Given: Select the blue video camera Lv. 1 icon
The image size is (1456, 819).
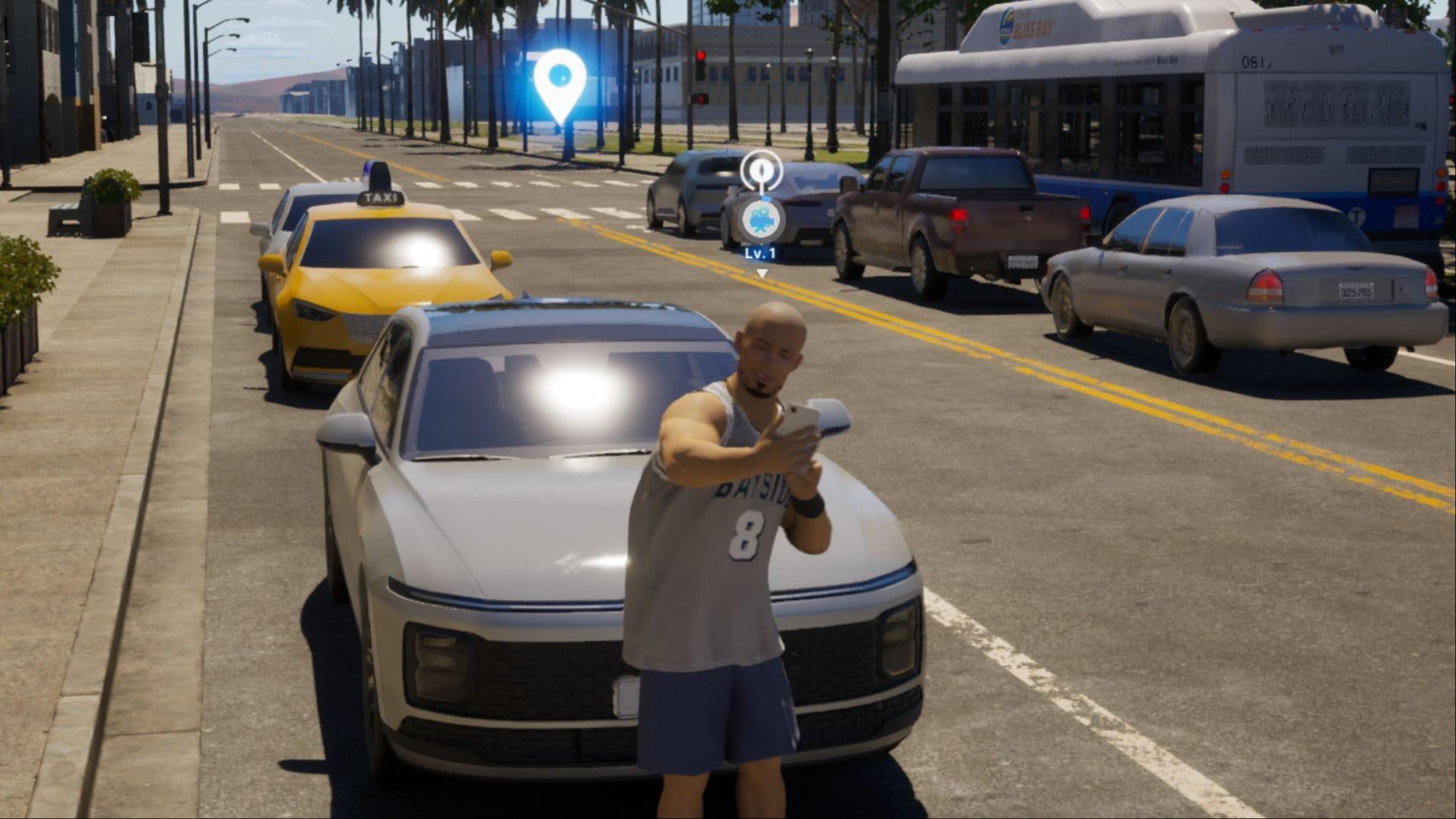Looking at the screenshot, I should pyautogui.click(x=761, y=219).
